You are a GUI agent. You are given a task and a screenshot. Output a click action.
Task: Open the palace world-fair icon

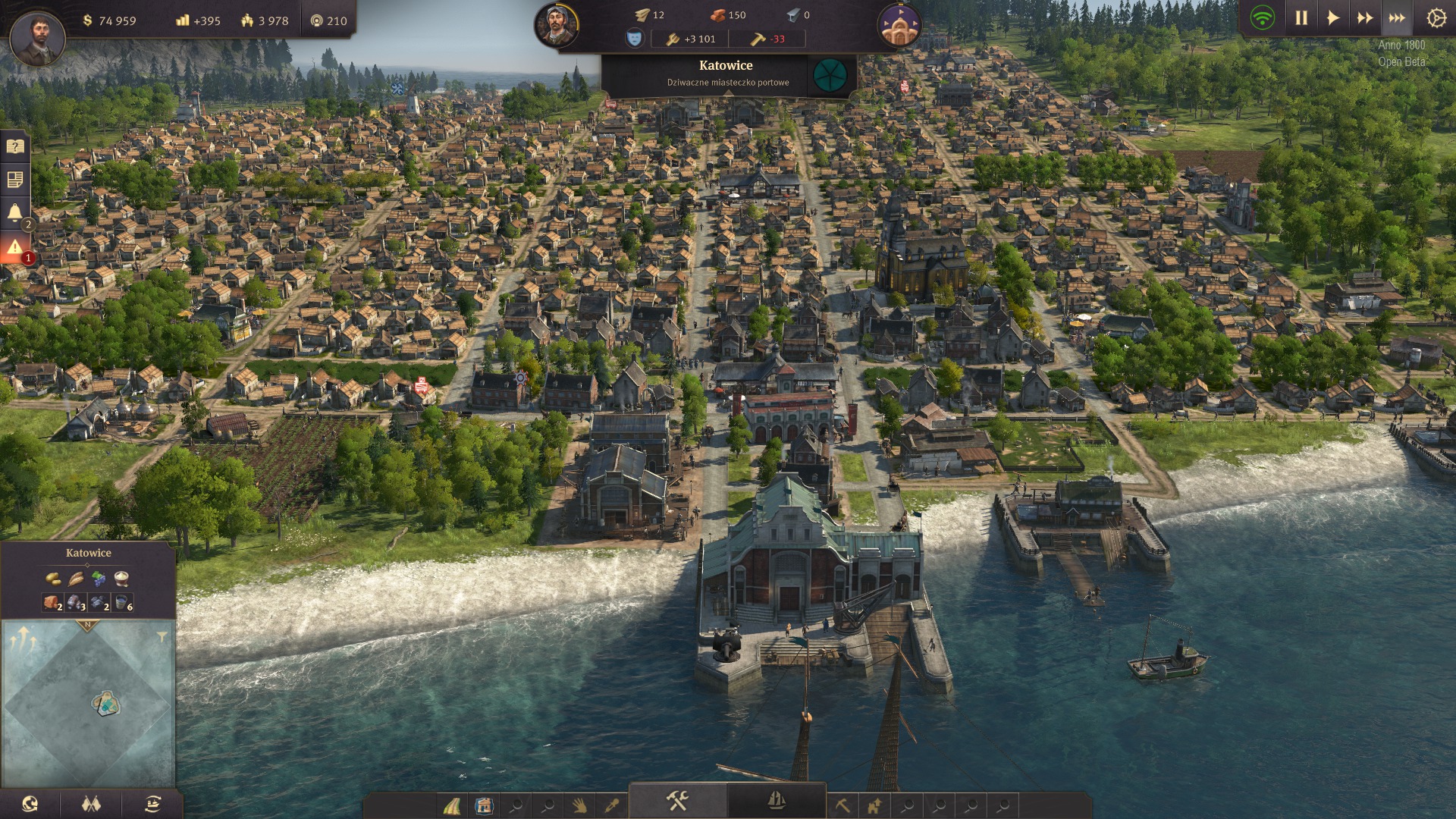[899, 25]
